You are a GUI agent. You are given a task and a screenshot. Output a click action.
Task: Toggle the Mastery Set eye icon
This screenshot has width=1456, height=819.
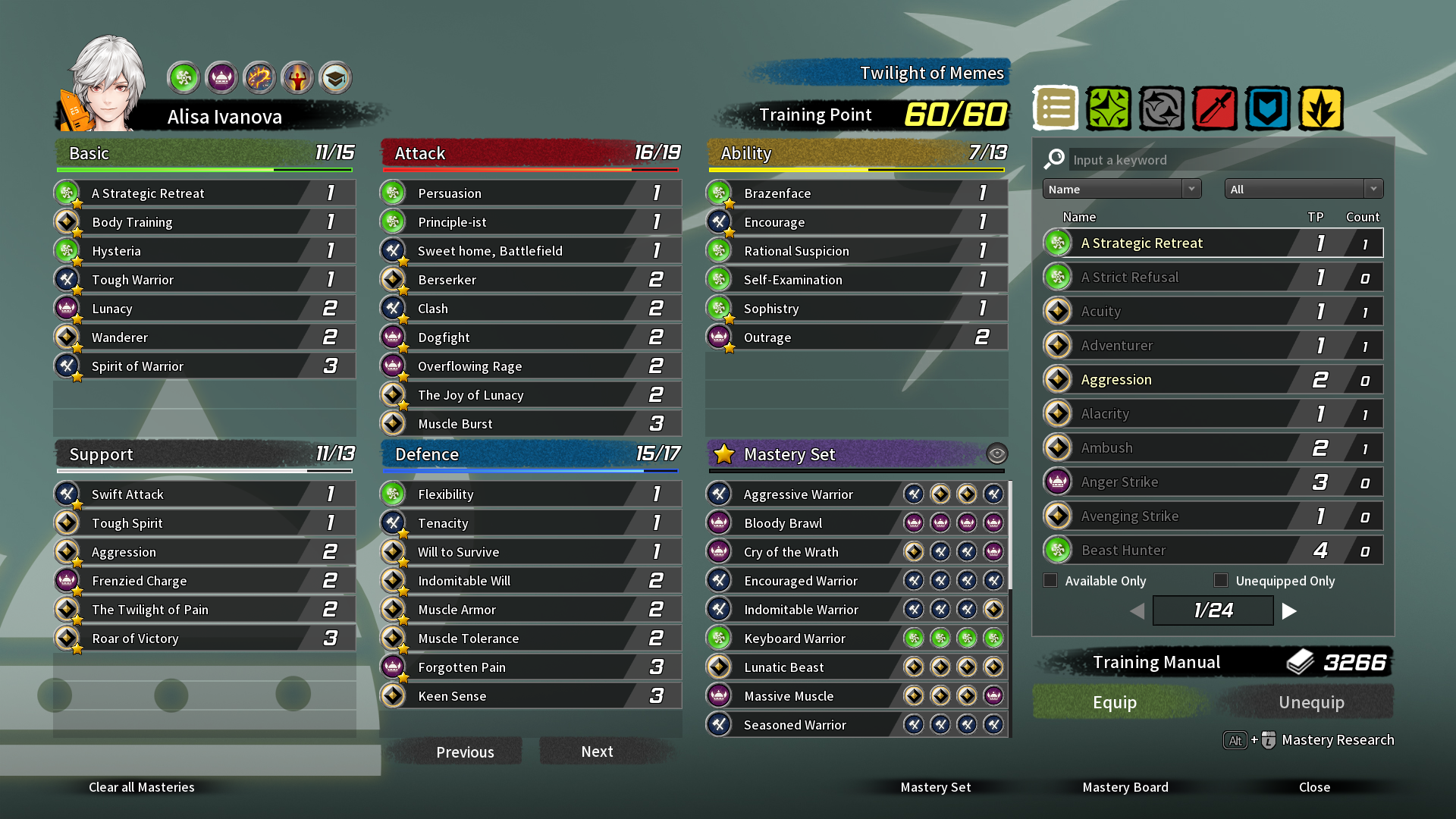(996, 454)
